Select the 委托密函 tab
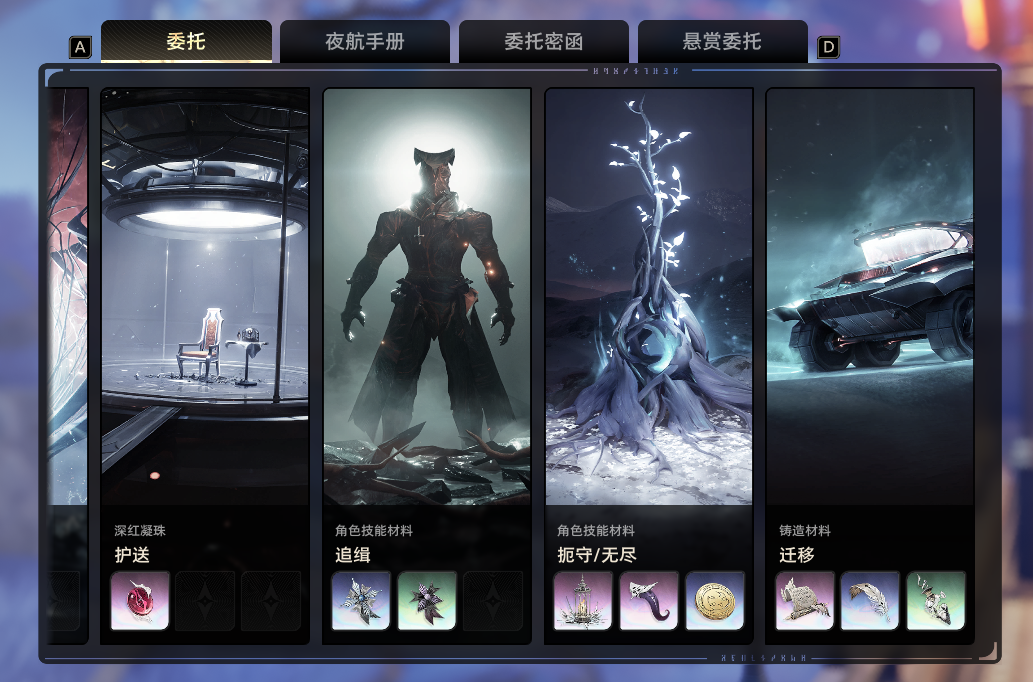This screenshot has width=1033, height=682. [x=543, y=42]
